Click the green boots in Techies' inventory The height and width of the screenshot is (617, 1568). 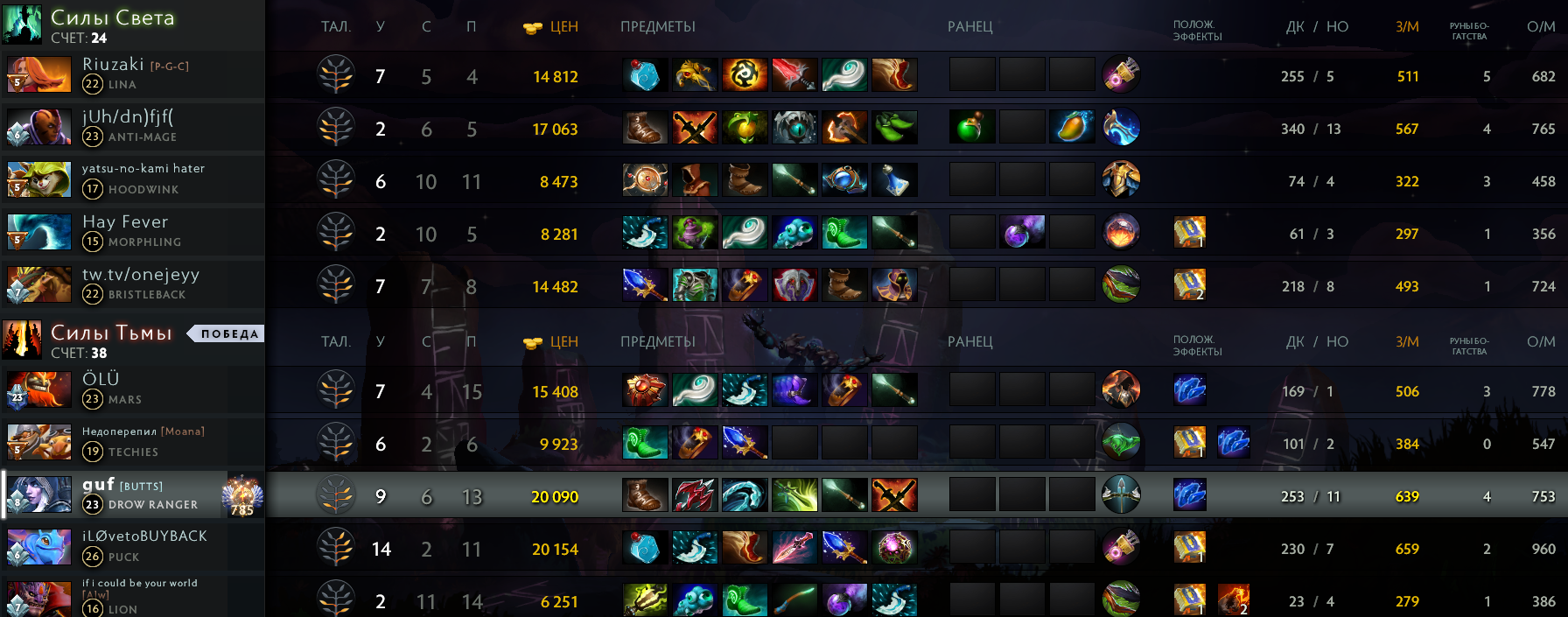(645, 443)
